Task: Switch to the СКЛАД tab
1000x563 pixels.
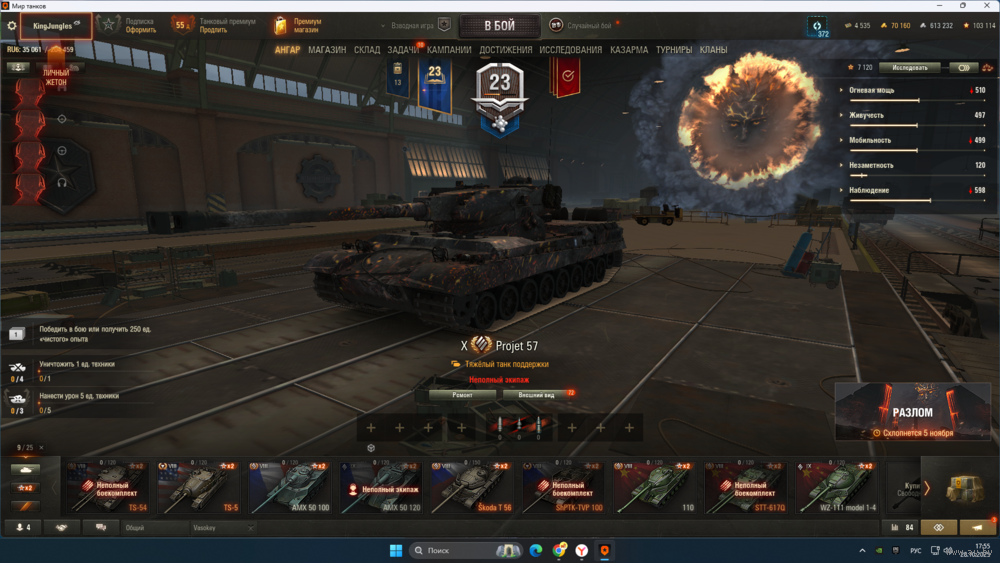Action: pyautogui.click(x=367, y=50)
